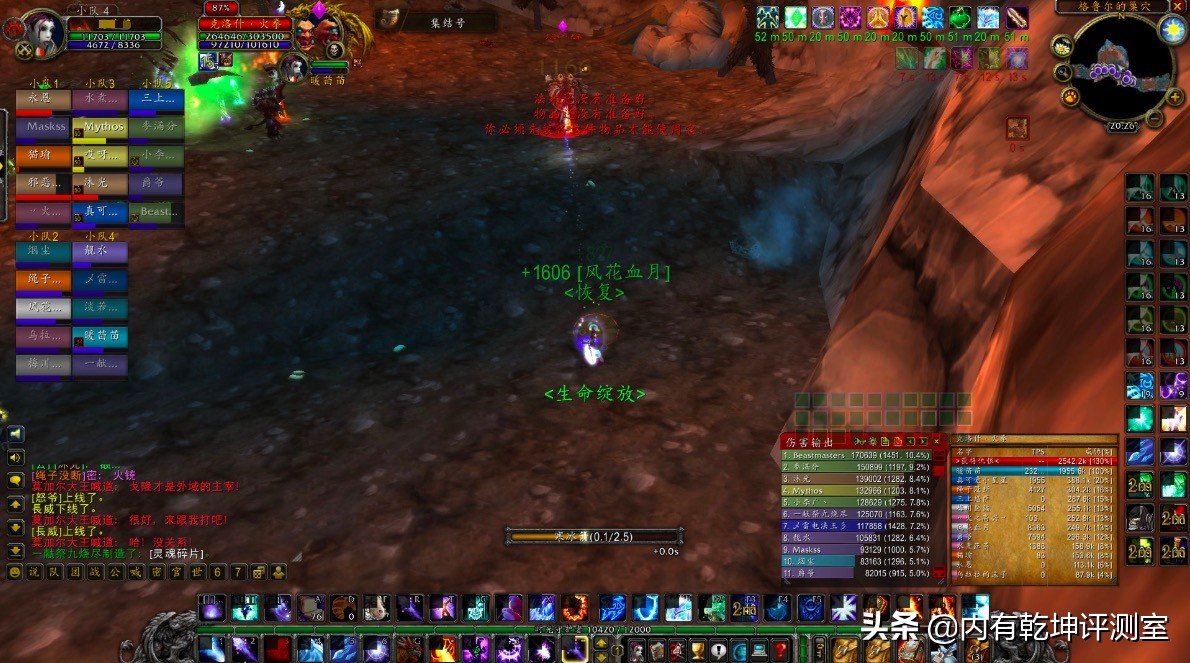Screen dimensions: 1190x663
Task: Zoom out the minimap with minus button
Action: (x=1153, y=120)
